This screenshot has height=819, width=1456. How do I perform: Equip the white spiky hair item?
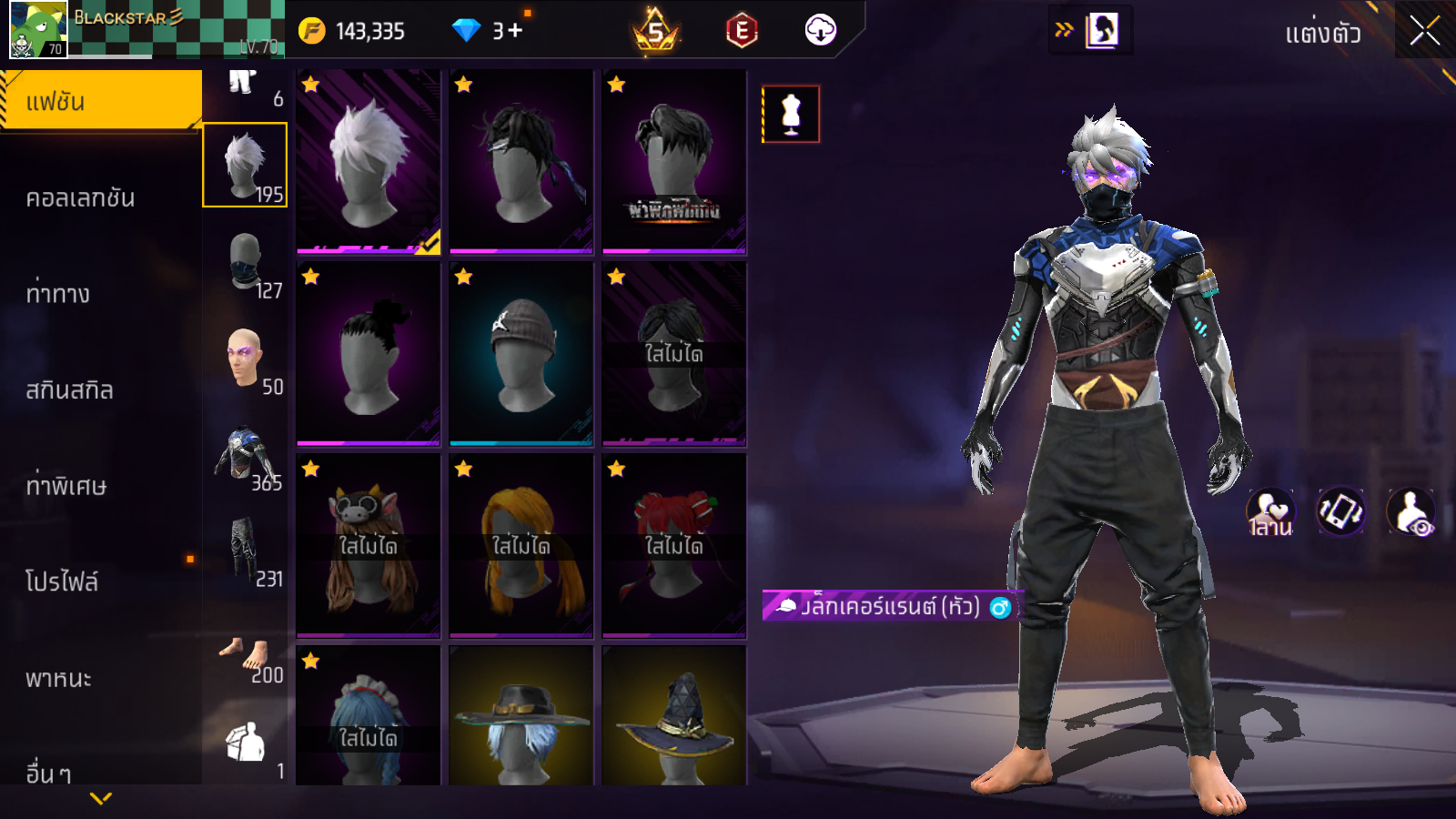click(x=369, y=162)
